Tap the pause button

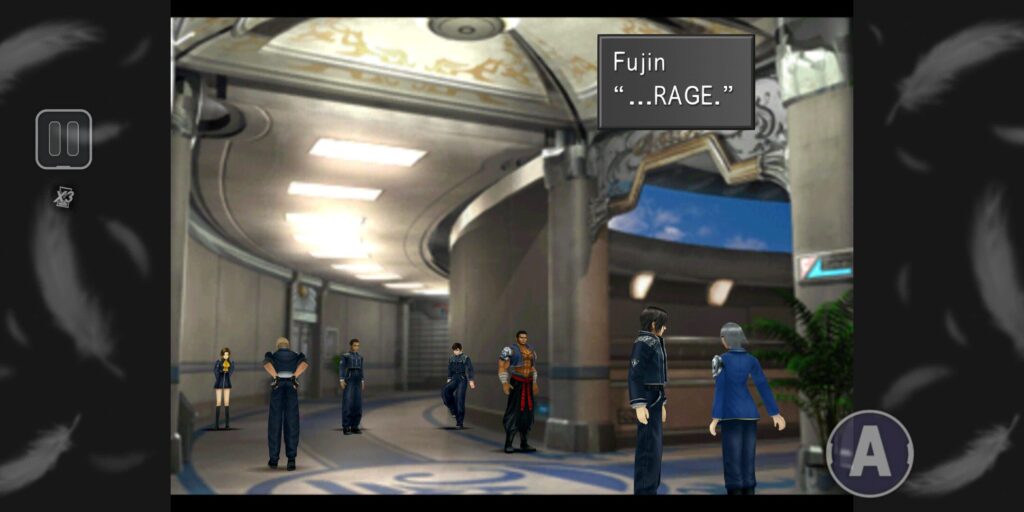click(x=64, y=139)
